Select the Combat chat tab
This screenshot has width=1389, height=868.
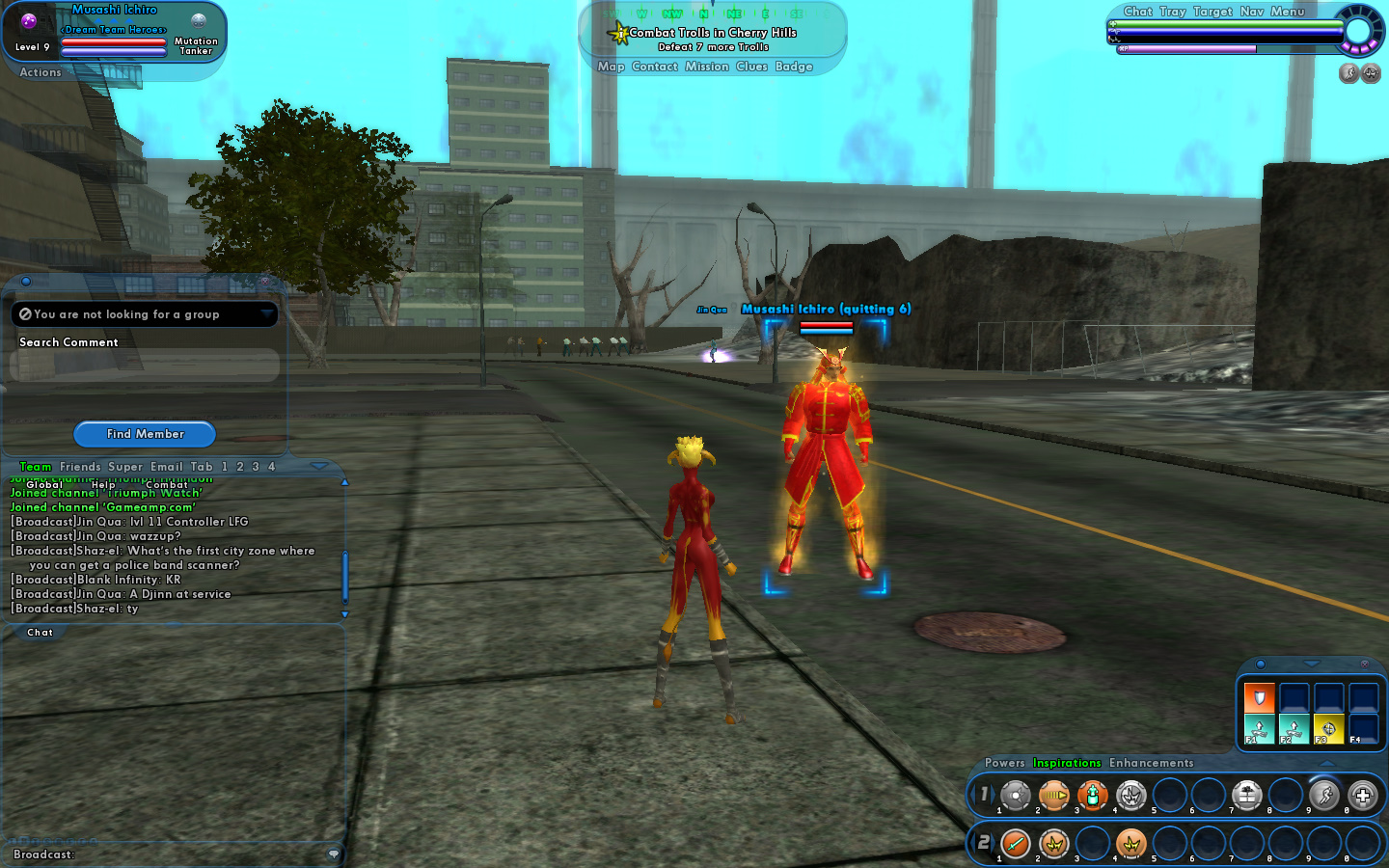167,484
